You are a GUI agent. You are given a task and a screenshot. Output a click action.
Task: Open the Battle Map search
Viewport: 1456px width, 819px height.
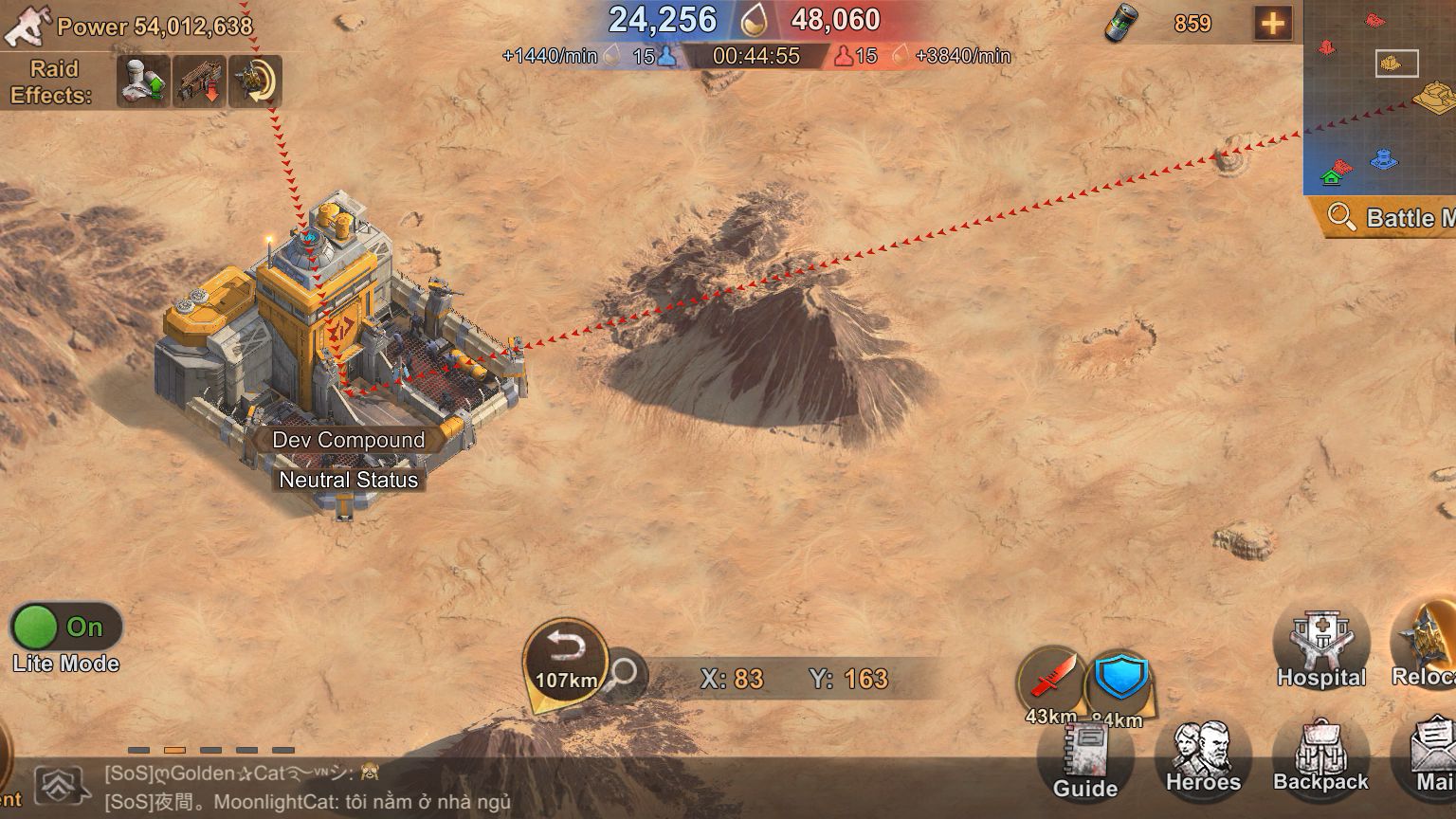click(x=1390, y=218)
